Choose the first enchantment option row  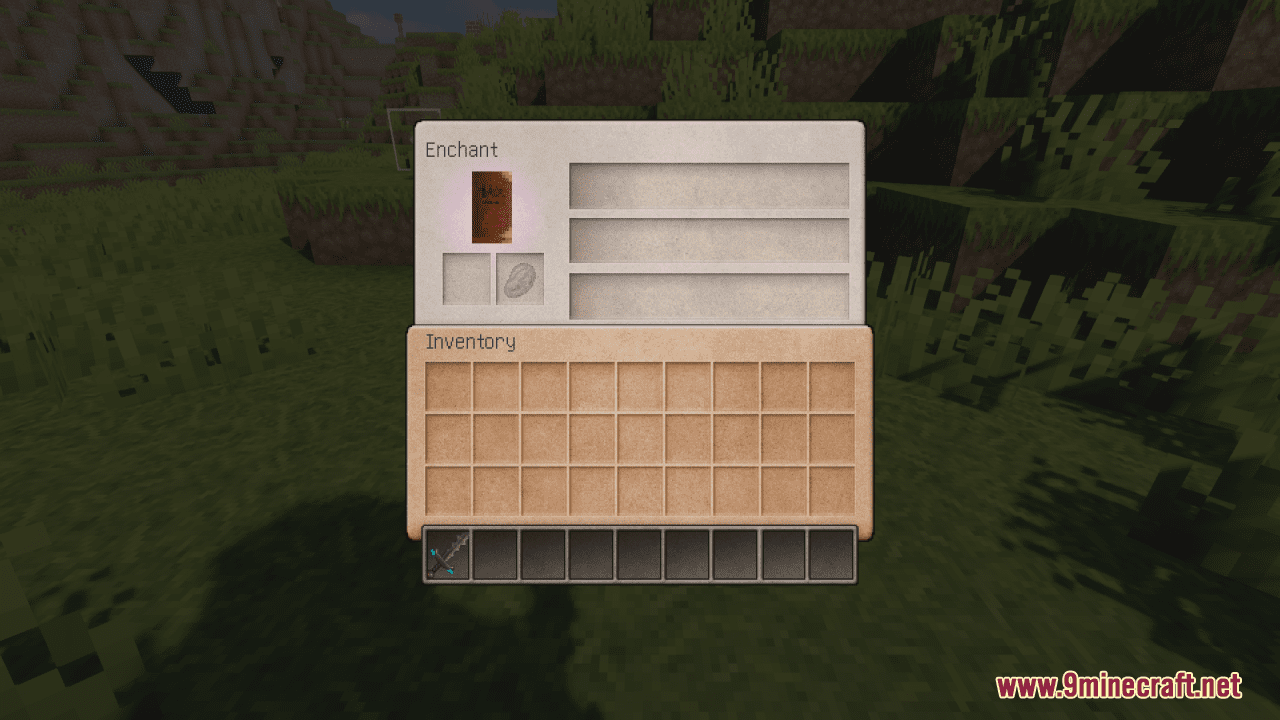point(709,187)
